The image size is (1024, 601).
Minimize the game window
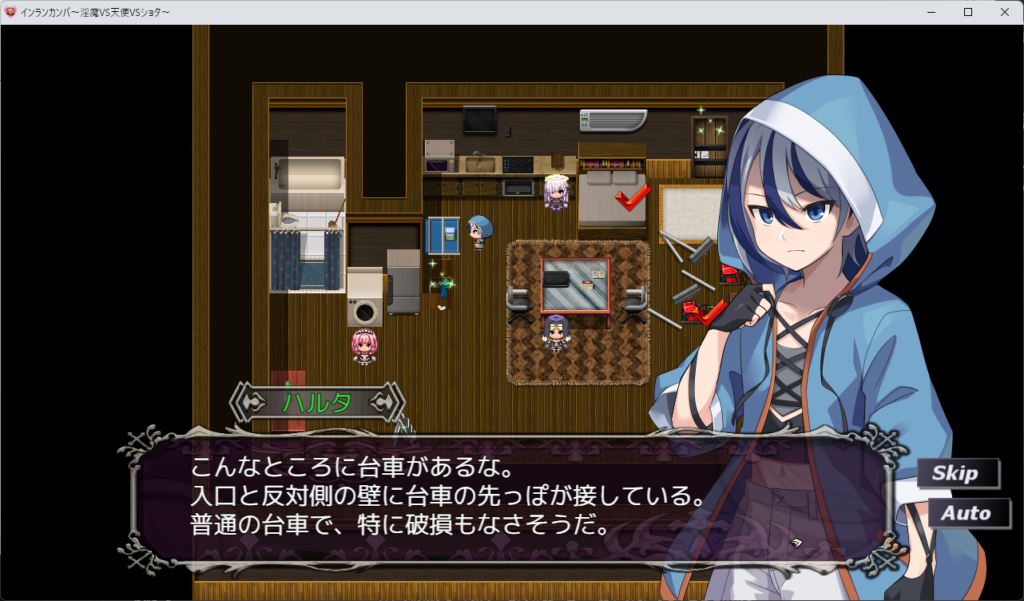[932, 12]
